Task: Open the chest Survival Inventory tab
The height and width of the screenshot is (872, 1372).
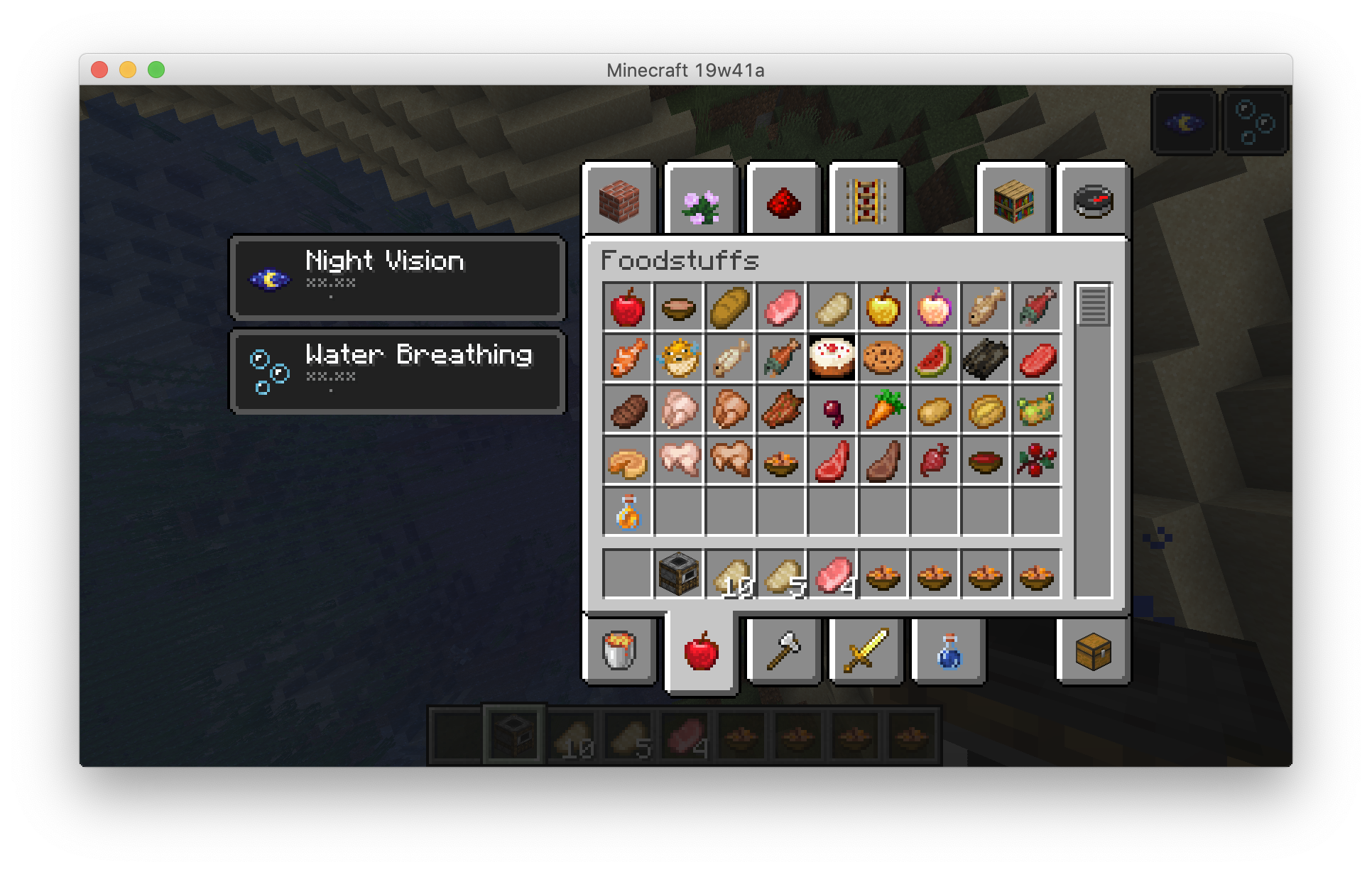Action: 1093,650
